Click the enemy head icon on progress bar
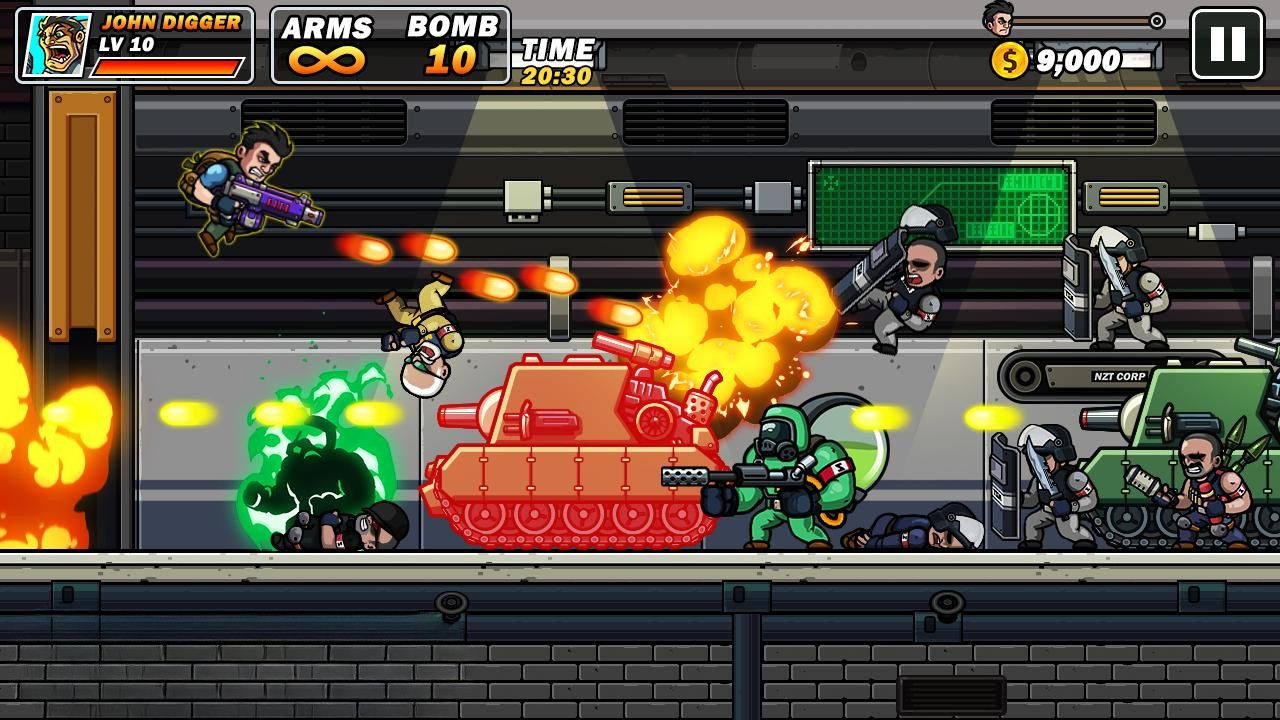 pos(996,18)
